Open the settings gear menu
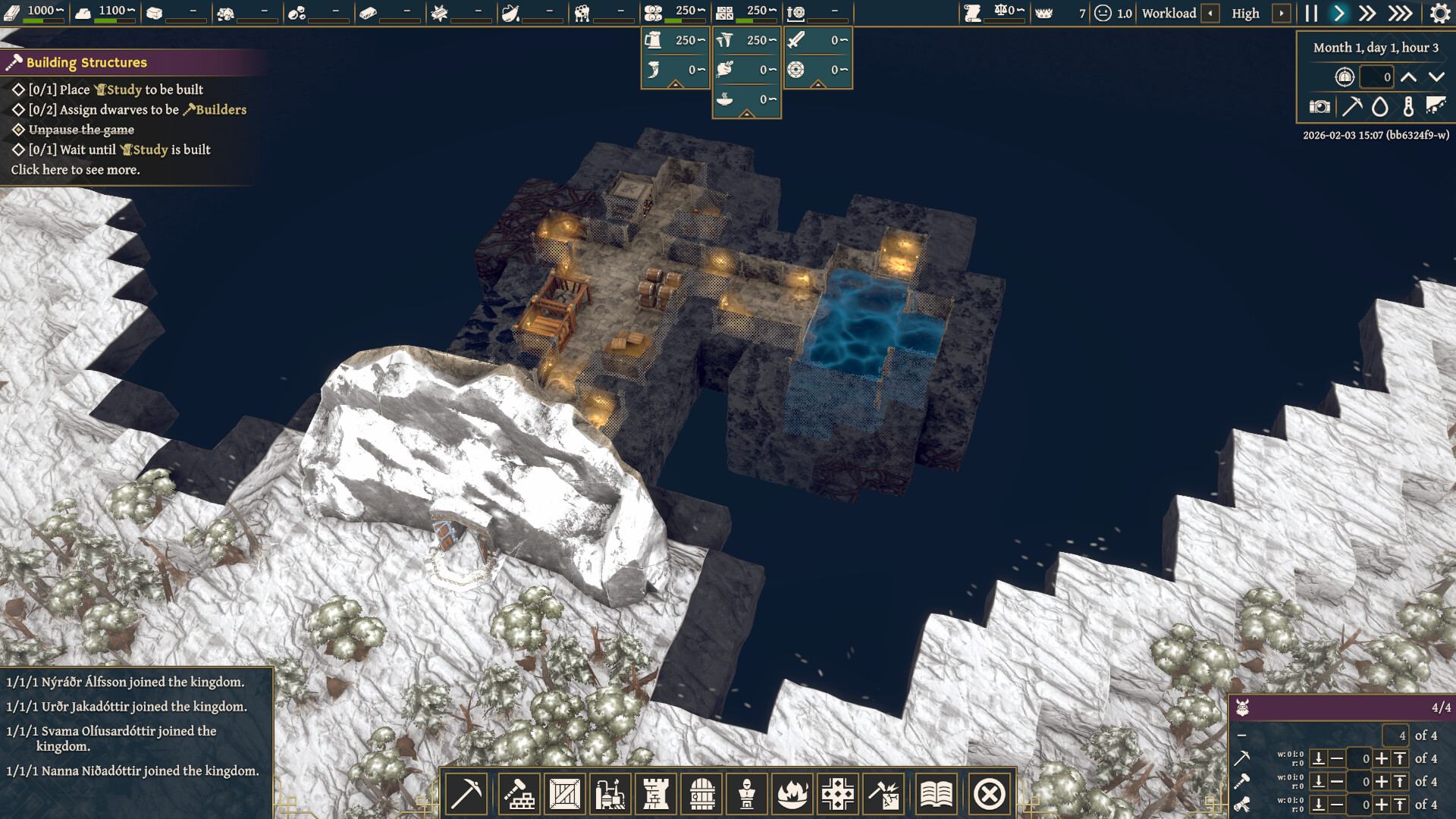This screenshot has height=819, width=1456. click(1439, 13)
